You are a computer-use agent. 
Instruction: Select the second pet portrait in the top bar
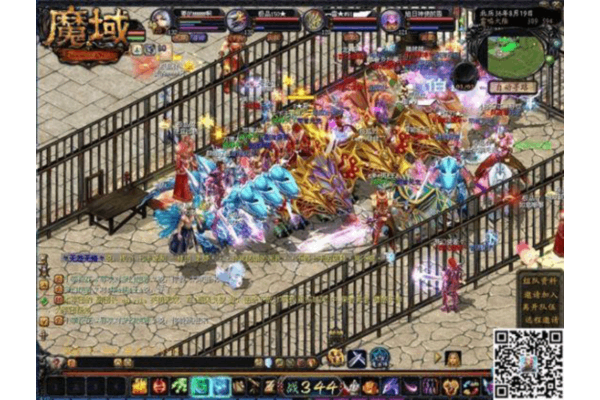click(x=238, y=20)
